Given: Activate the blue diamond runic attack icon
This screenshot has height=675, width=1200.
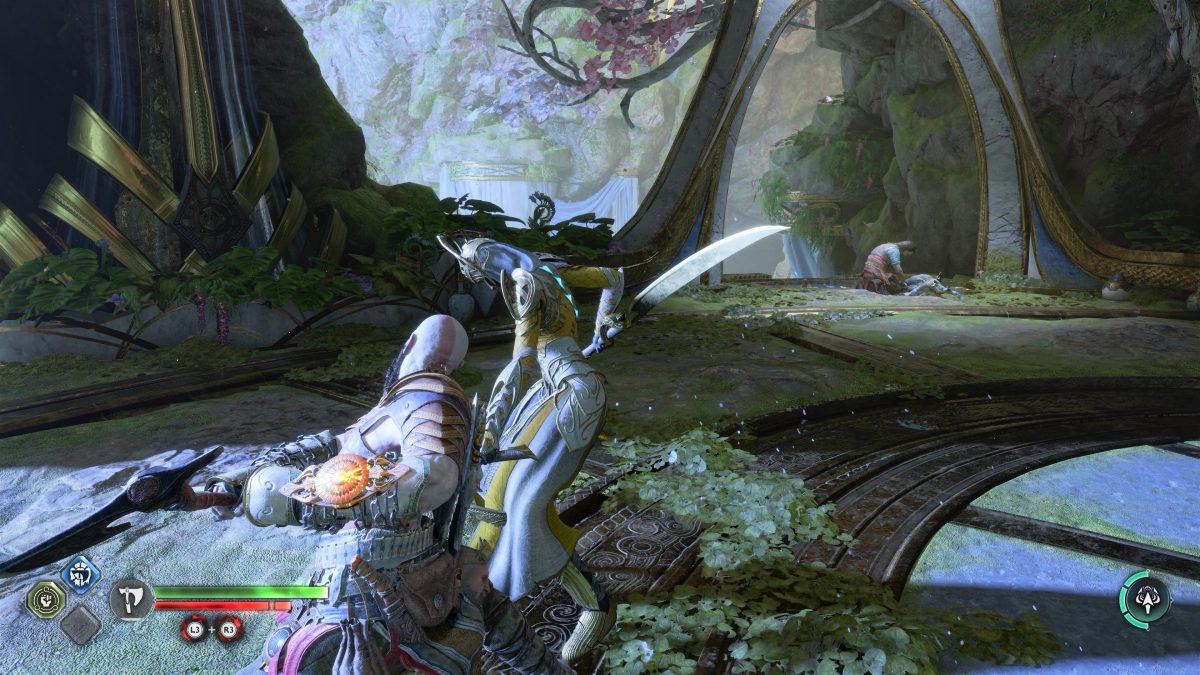Looking at the screenshot, I should click(80, 575).
